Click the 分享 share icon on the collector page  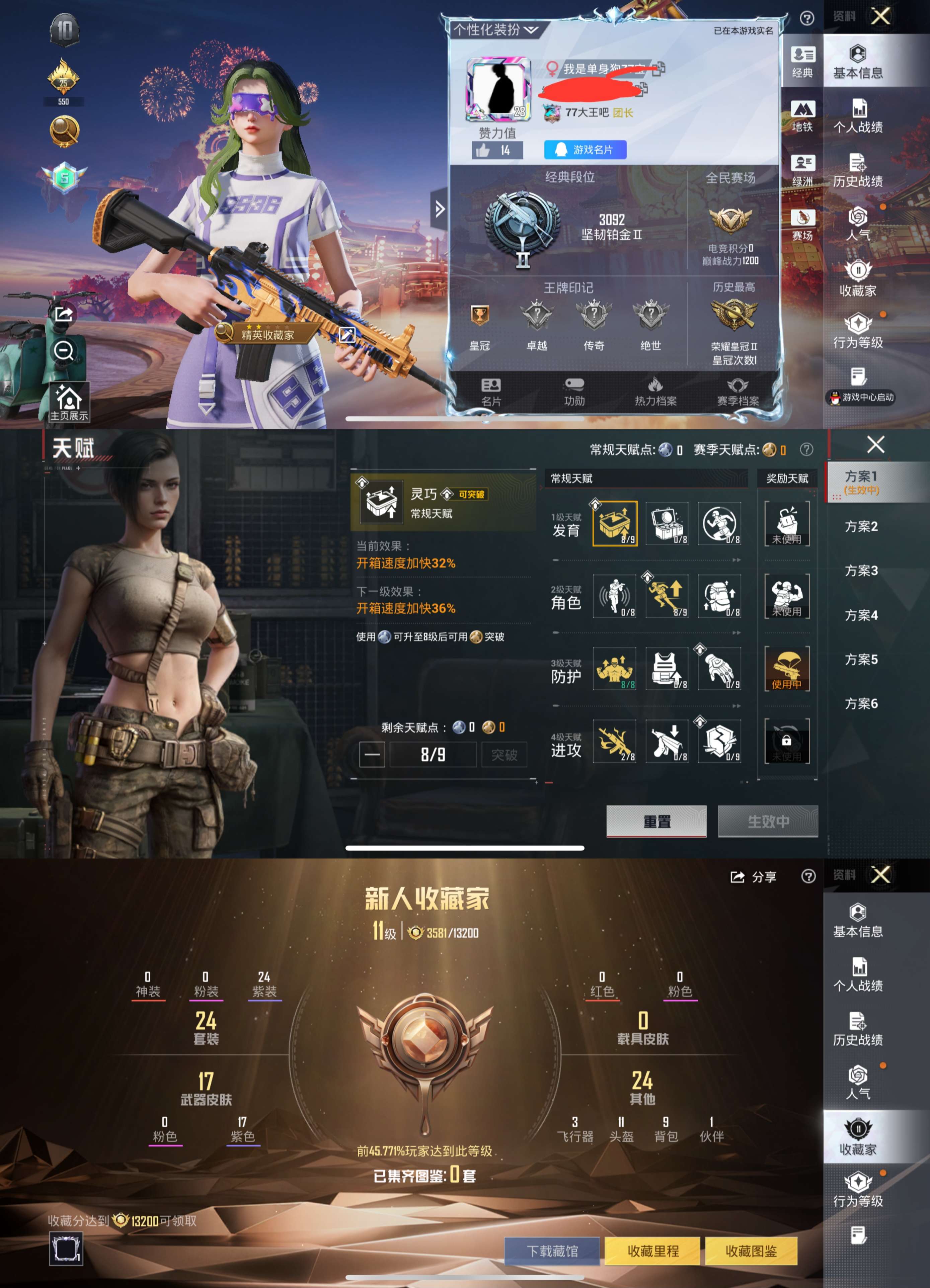click(739, 876)
